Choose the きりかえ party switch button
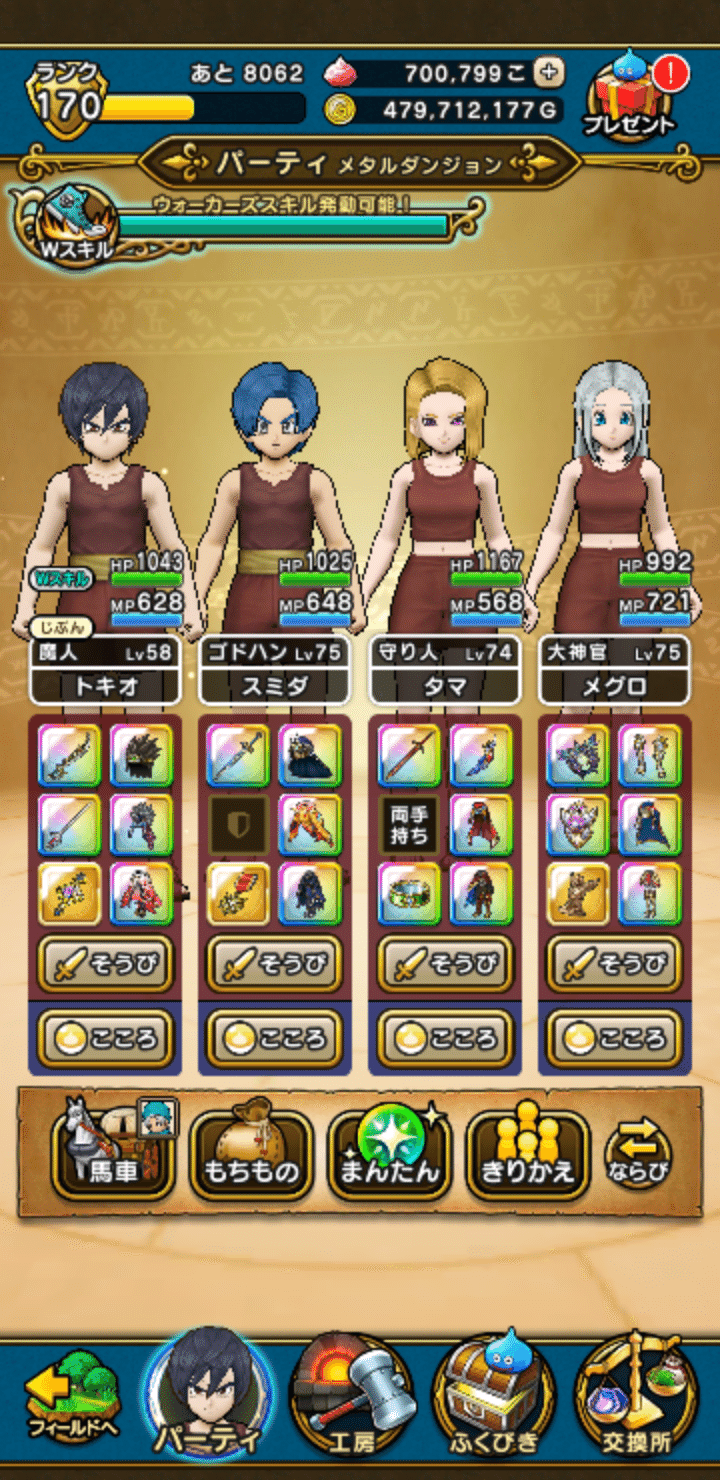Viewport: 720px width, 1480px height. tap(528, 1155)
